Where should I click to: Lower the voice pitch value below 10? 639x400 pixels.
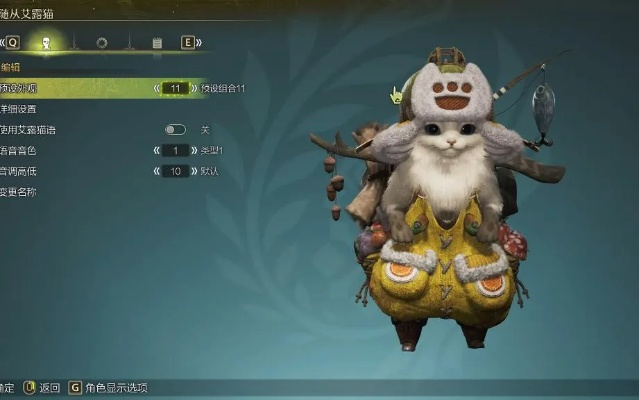pyautogui.click(x=157, y=171)
